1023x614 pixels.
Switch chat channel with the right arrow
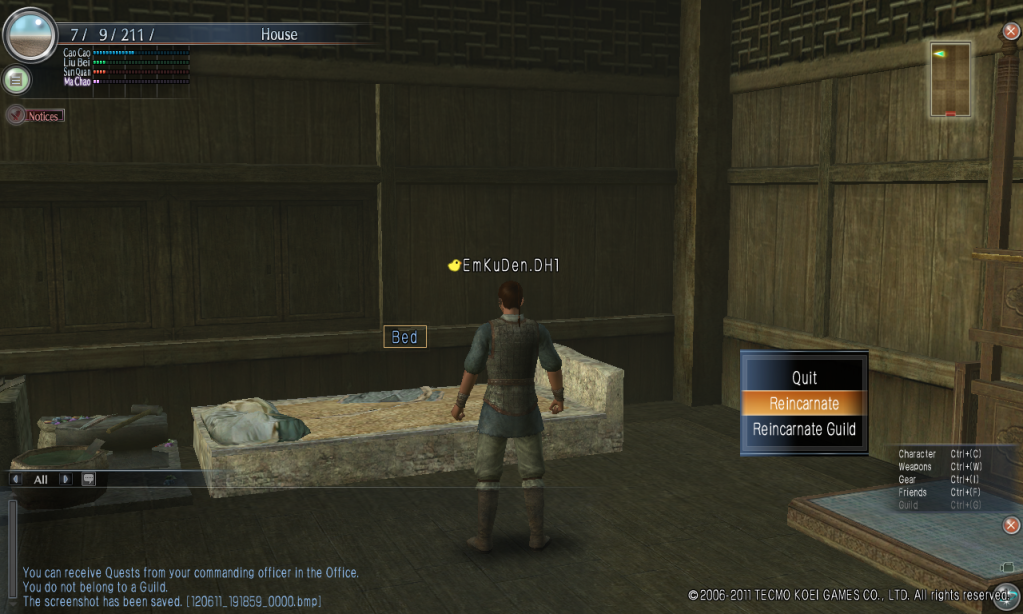(66, 479)
